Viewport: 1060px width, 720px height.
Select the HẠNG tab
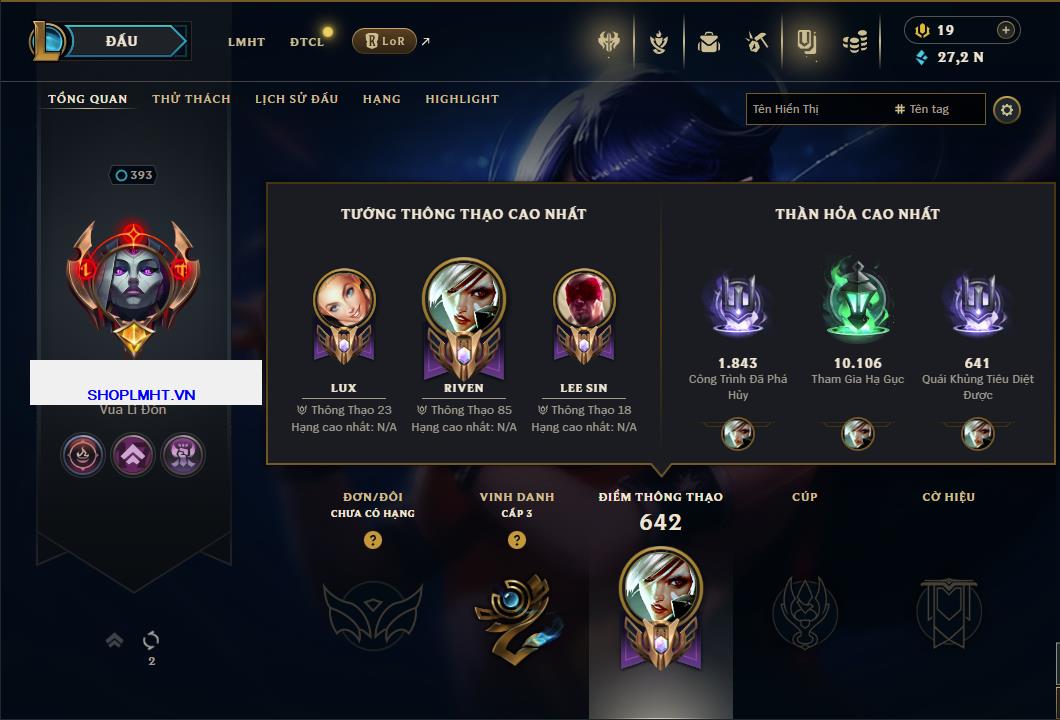(x=381, y=99)
